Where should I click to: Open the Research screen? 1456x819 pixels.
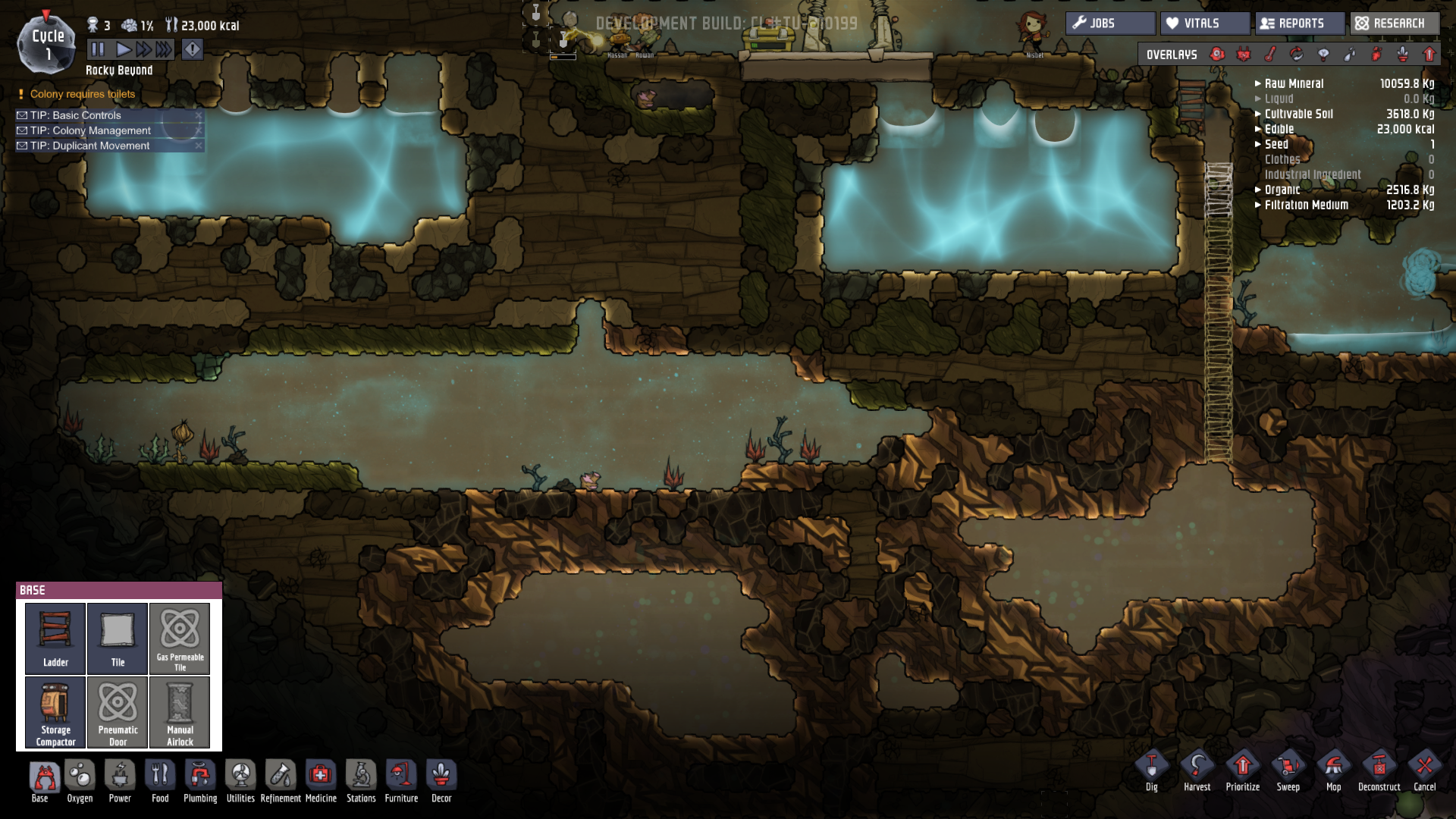click(x=1394, y=24)
